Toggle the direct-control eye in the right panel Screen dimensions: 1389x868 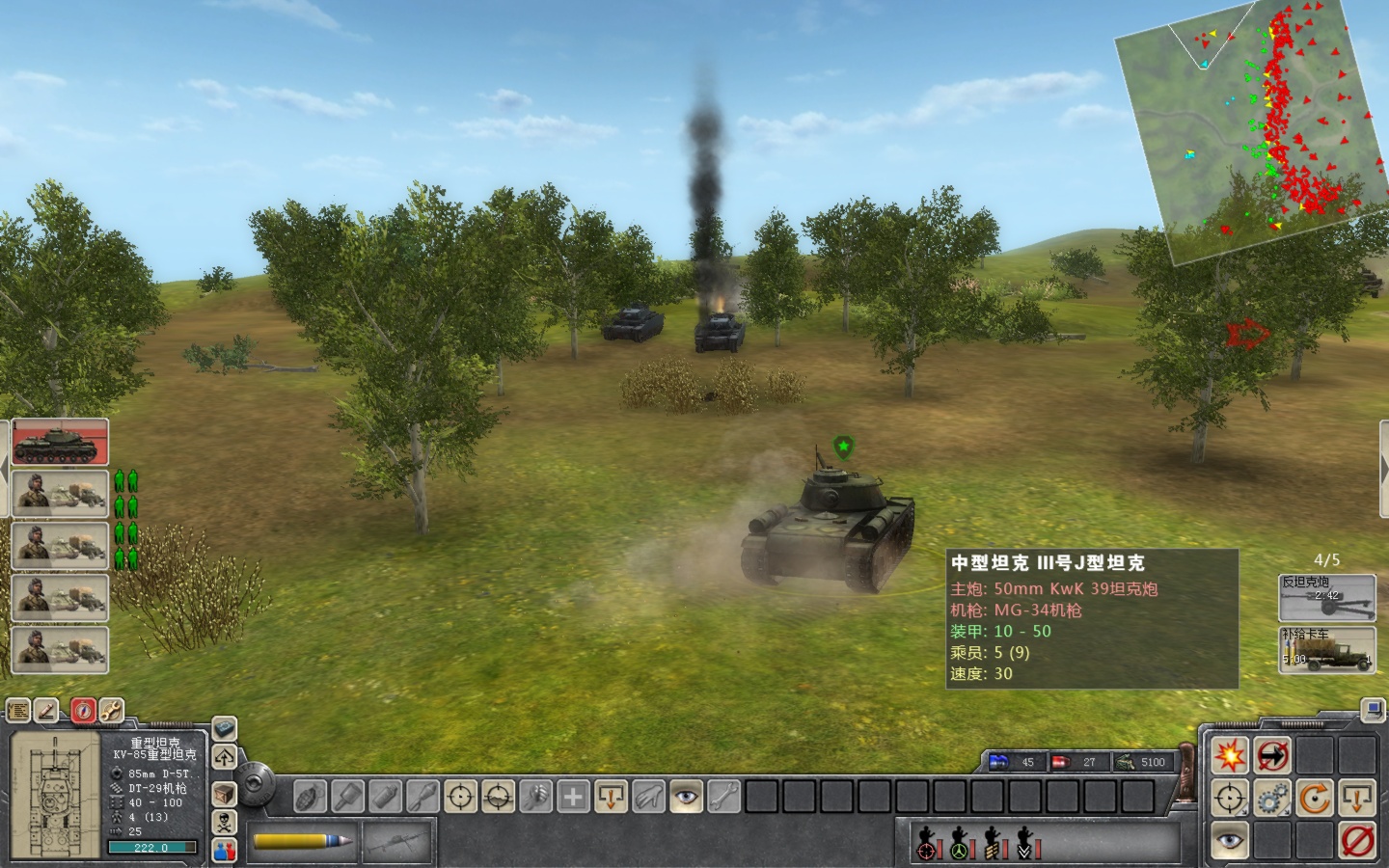(x=1231, y=841)
